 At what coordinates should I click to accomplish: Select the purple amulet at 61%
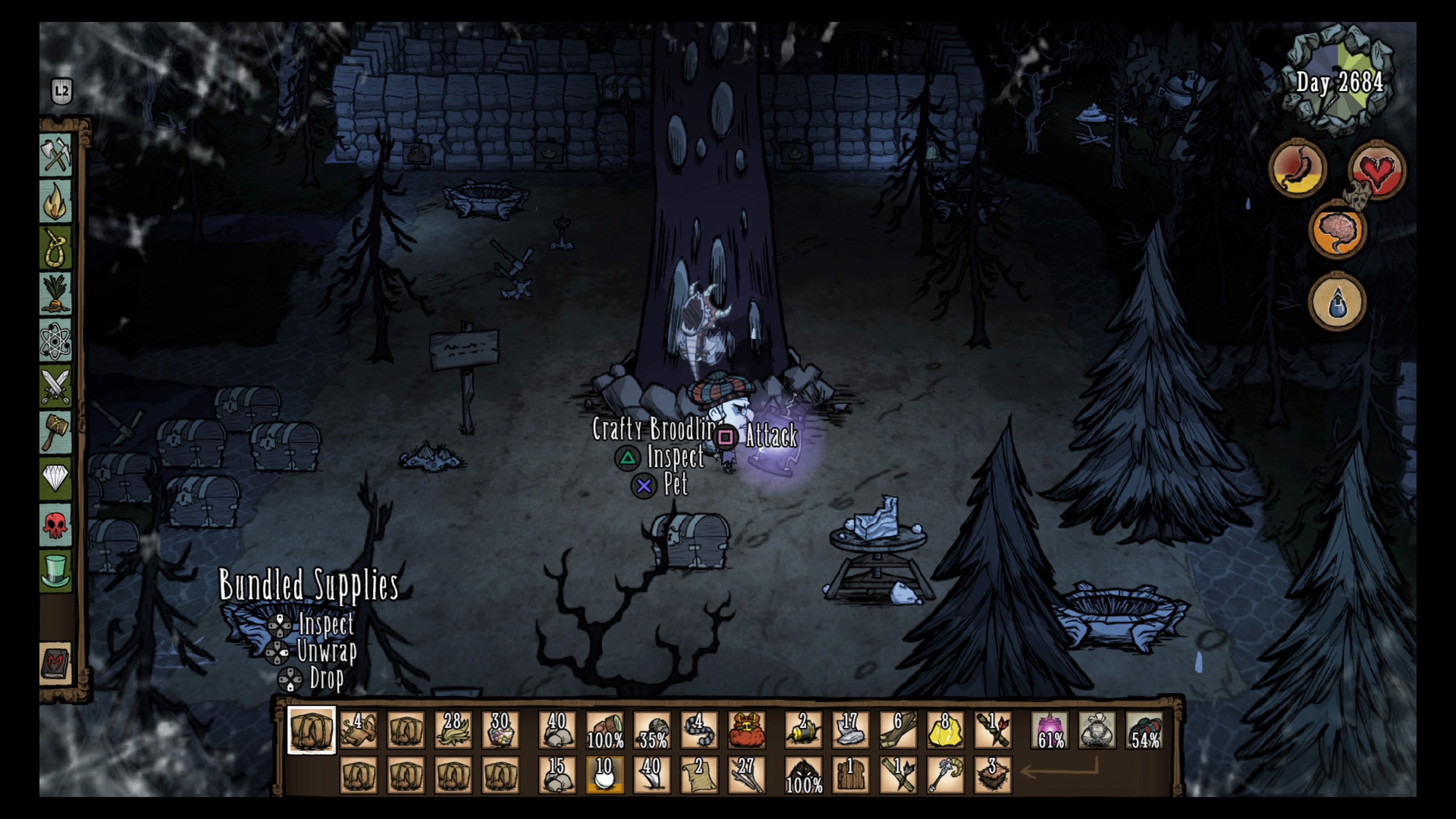[x=1050, y=730]
